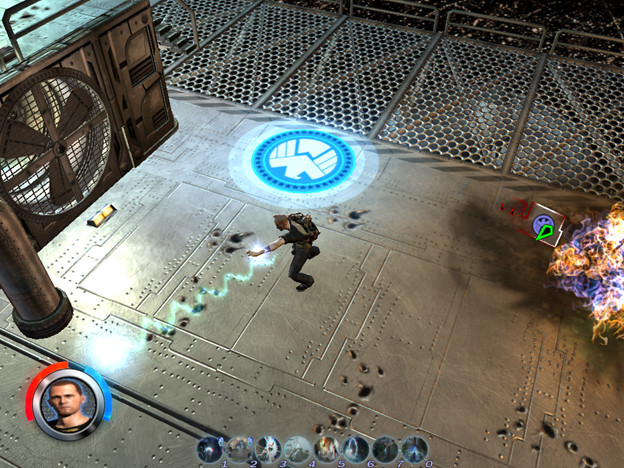Click the power icon labeled 5
Viewport: 624px width, 468px height.
pyautogui.click(x=327, y=449)
